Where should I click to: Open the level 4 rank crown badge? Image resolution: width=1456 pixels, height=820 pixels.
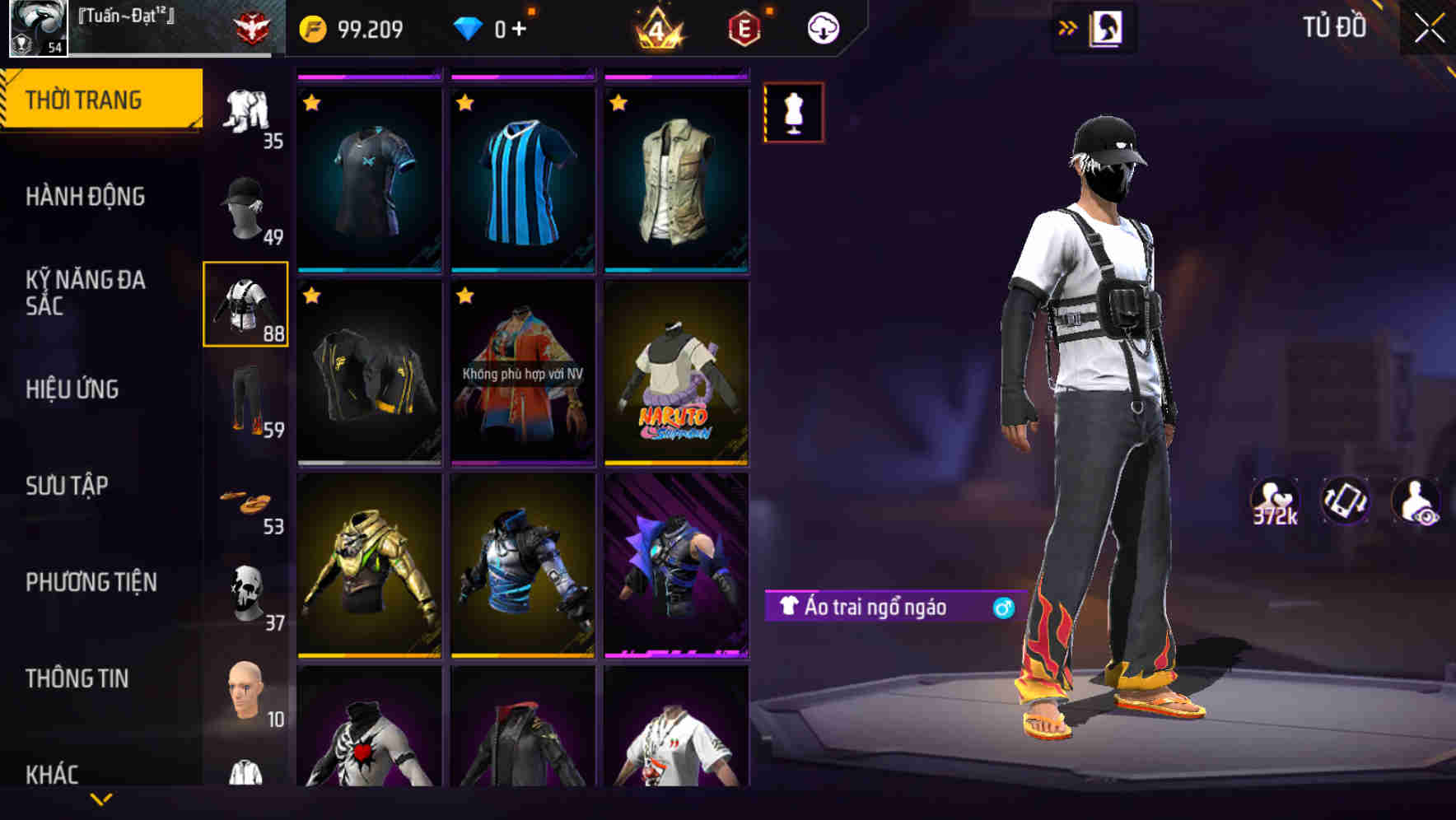(657, 27)
